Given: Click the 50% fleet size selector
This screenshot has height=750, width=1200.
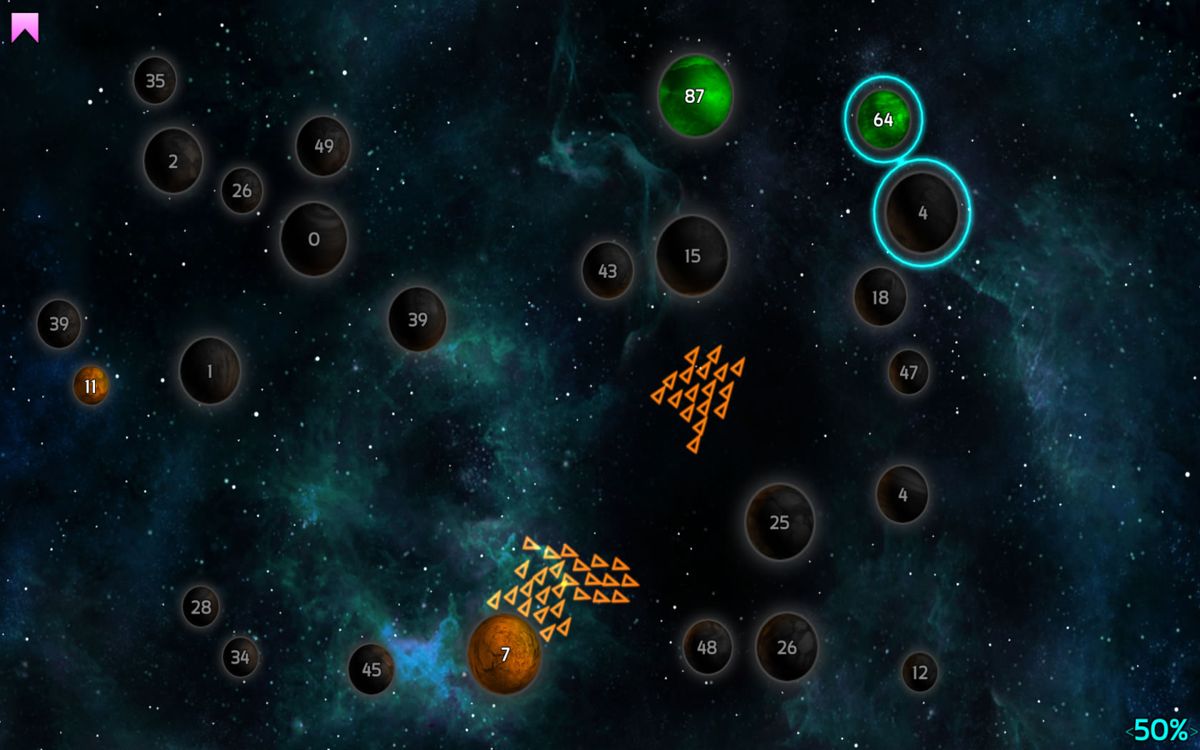Looking at the screenshot, I should 1161,730.
